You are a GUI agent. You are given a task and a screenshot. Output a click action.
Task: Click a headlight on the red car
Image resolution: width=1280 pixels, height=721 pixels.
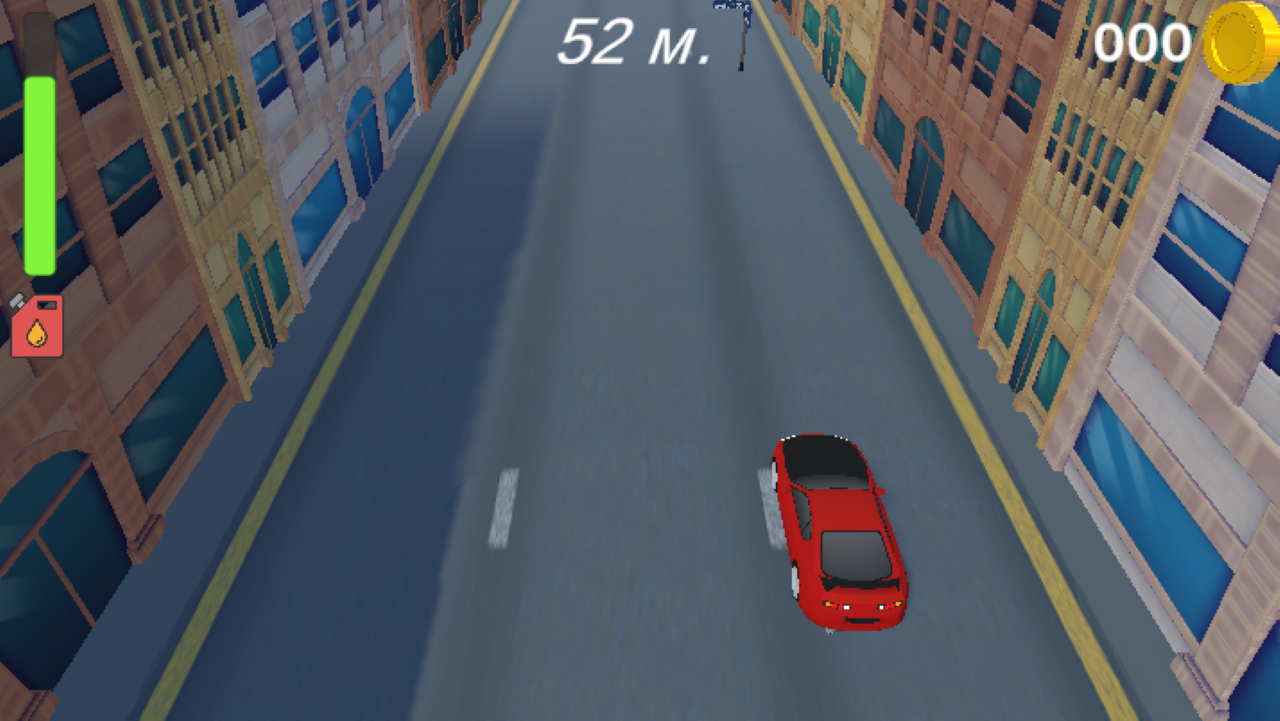point(845,607)
